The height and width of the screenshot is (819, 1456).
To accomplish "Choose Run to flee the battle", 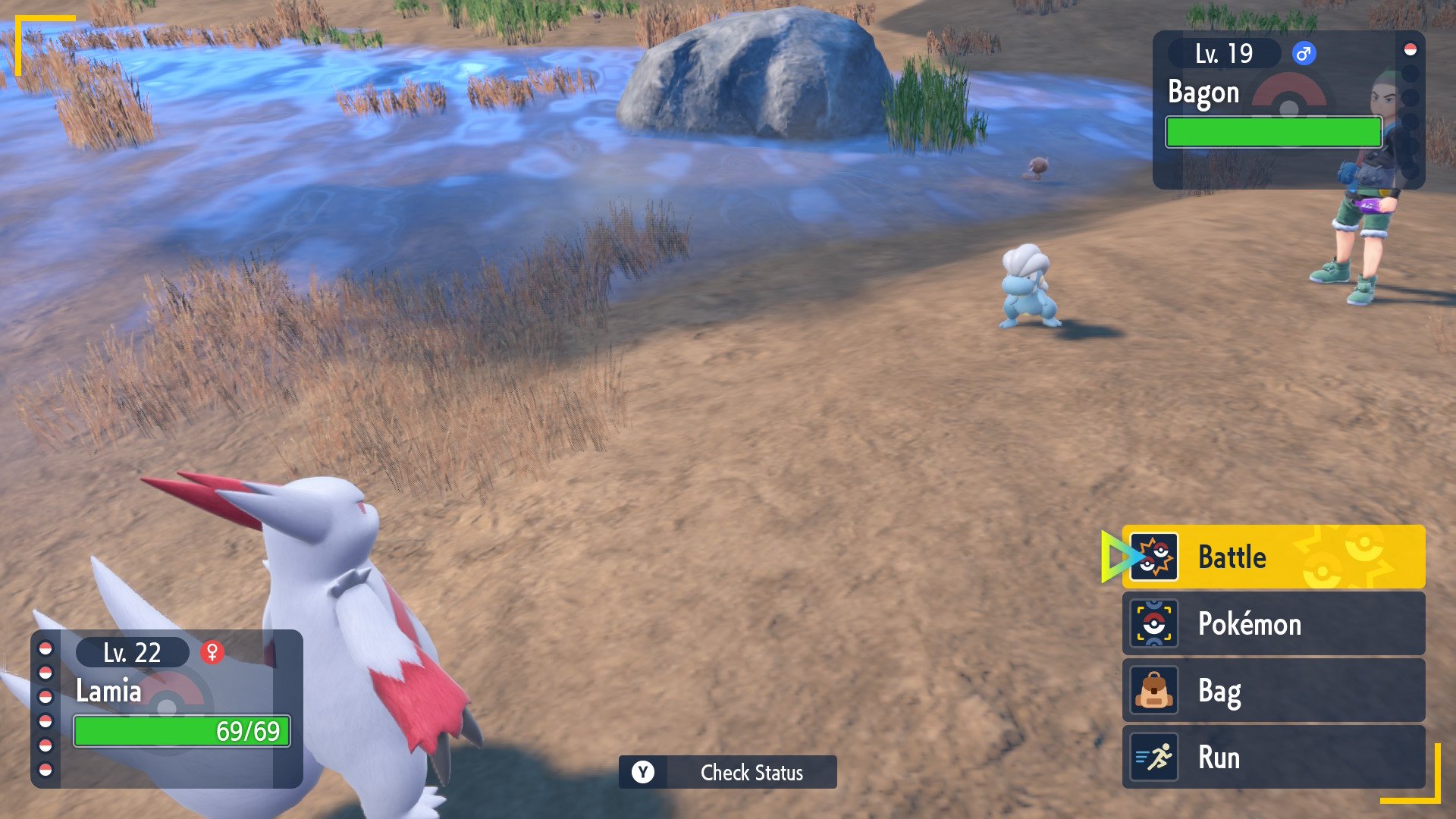I will 1272,757.
